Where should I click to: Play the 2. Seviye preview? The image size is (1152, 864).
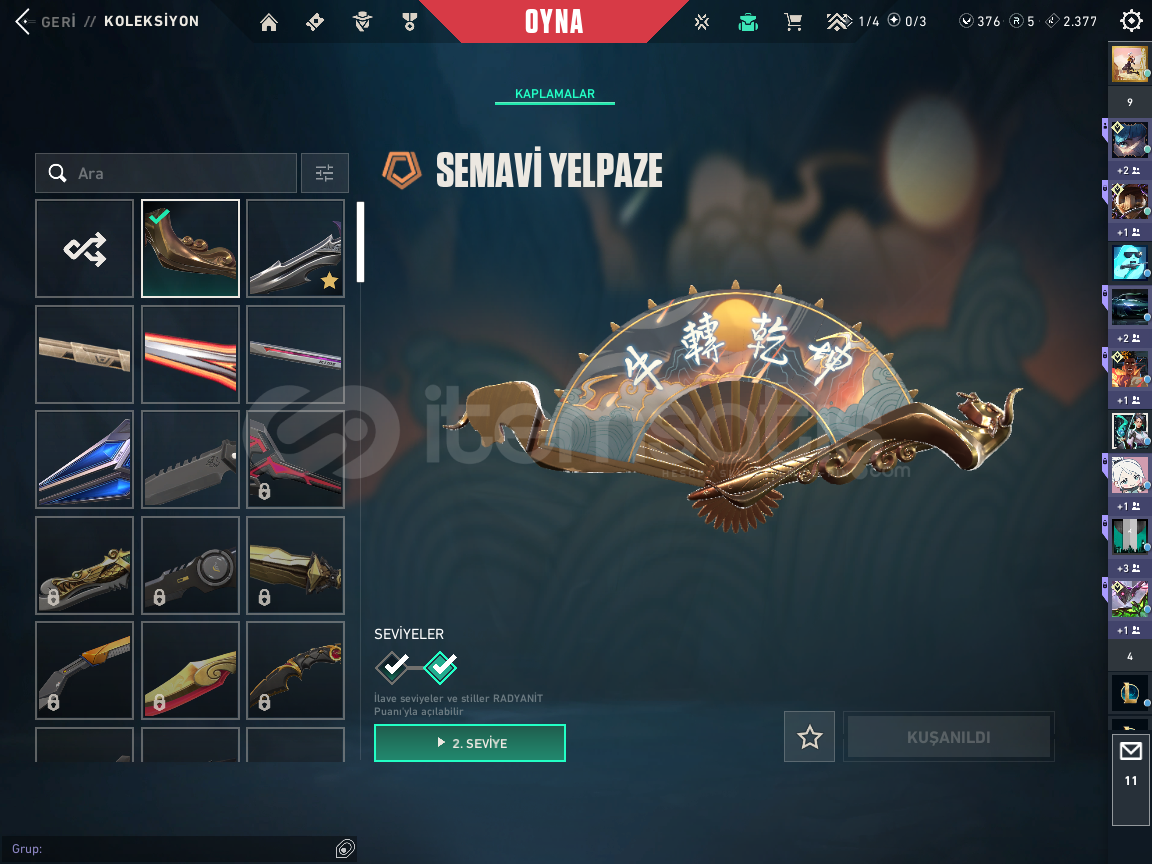pyautogui.click(x=470, y=743)
